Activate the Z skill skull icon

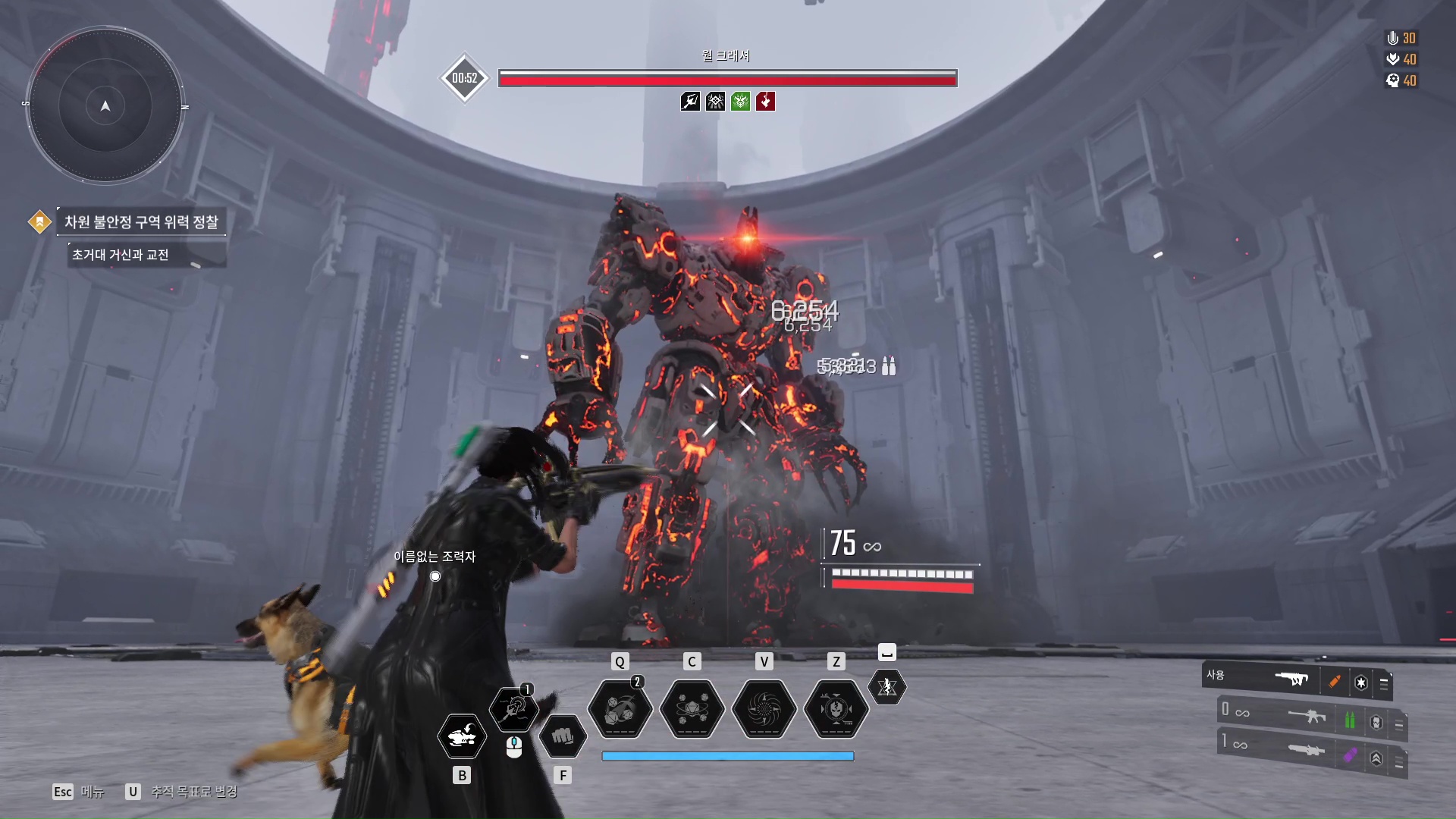836,709
